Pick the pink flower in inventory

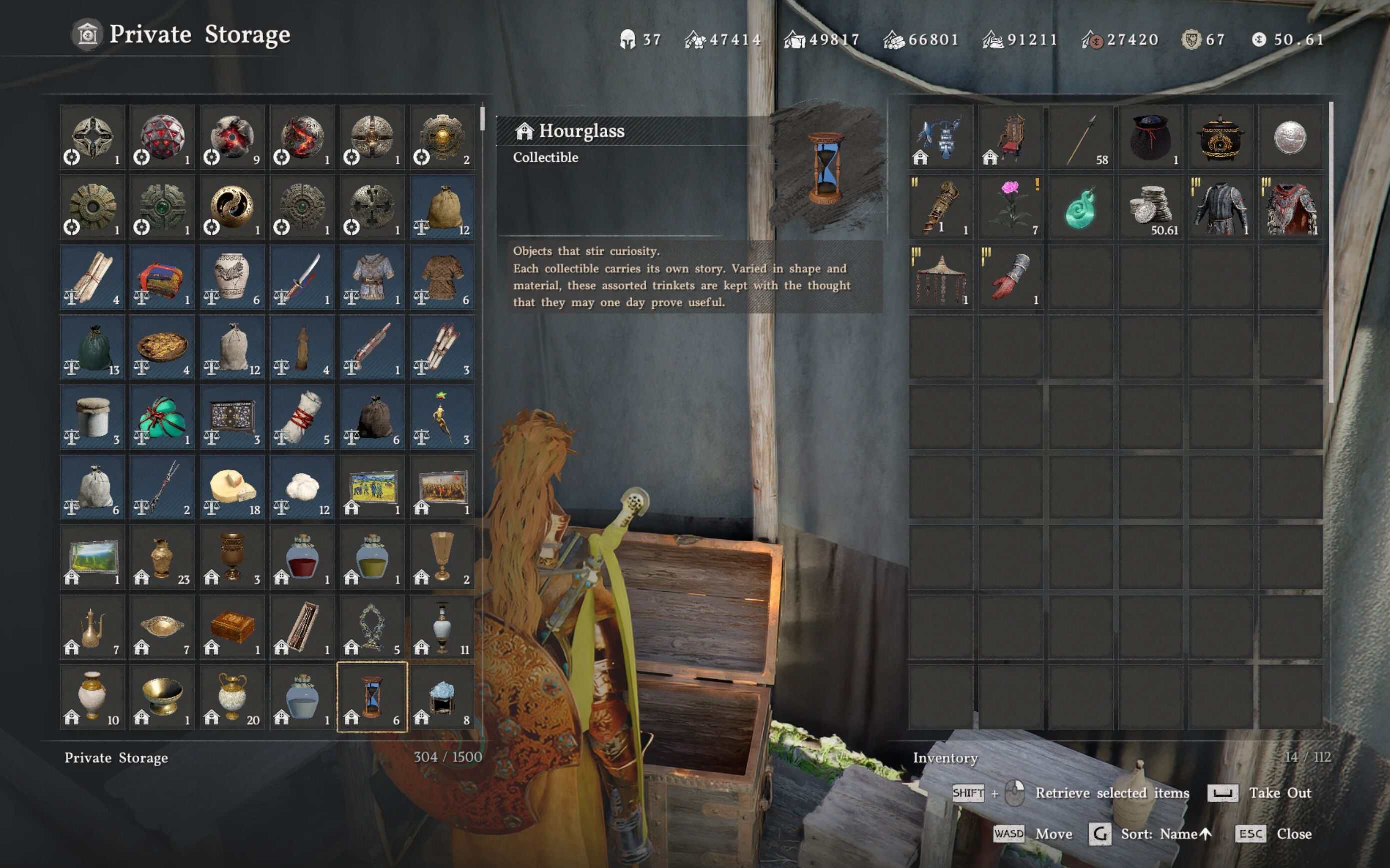(1011, 207)
